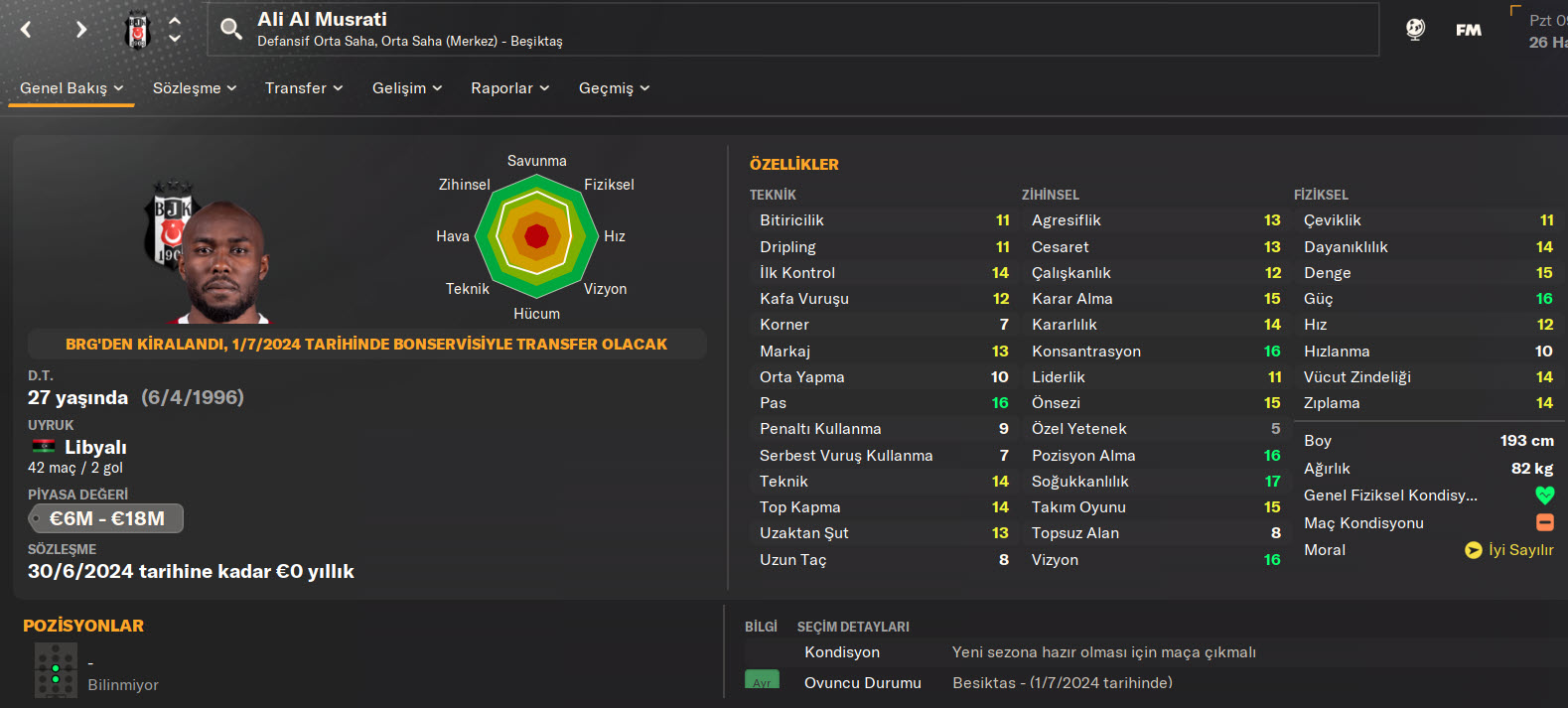The image size is (1568, 708).
Task: Open the Genel Bakış tab
Action: [71, 88]
